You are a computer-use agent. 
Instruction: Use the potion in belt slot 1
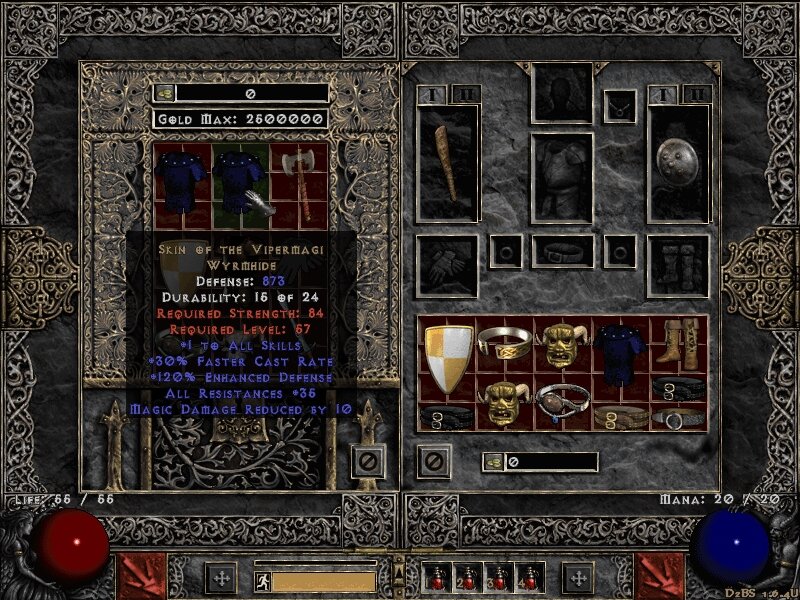click(x=439, y=578)
